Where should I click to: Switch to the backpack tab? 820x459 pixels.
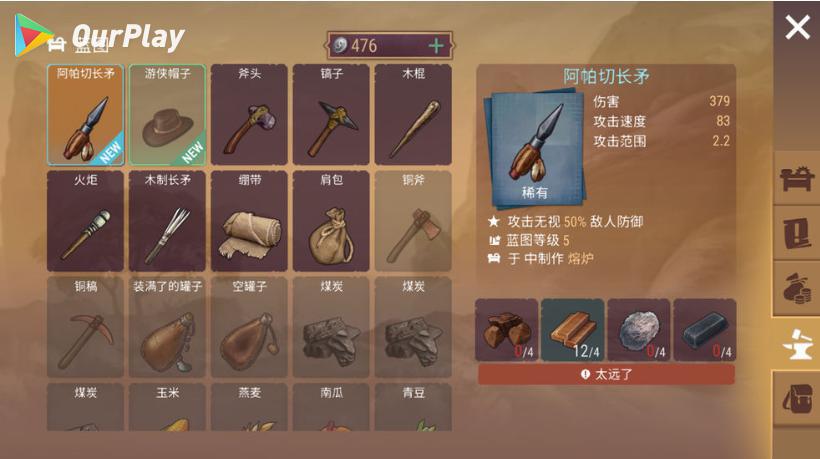pos(797,397)
